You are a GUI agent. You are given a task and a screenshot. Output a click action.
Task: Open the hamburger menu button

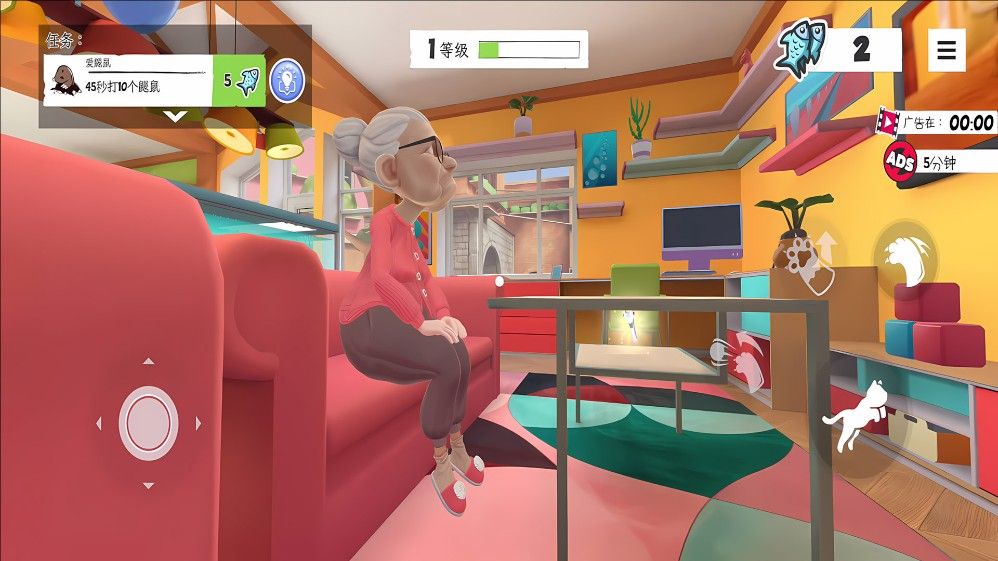pos(946,49)
